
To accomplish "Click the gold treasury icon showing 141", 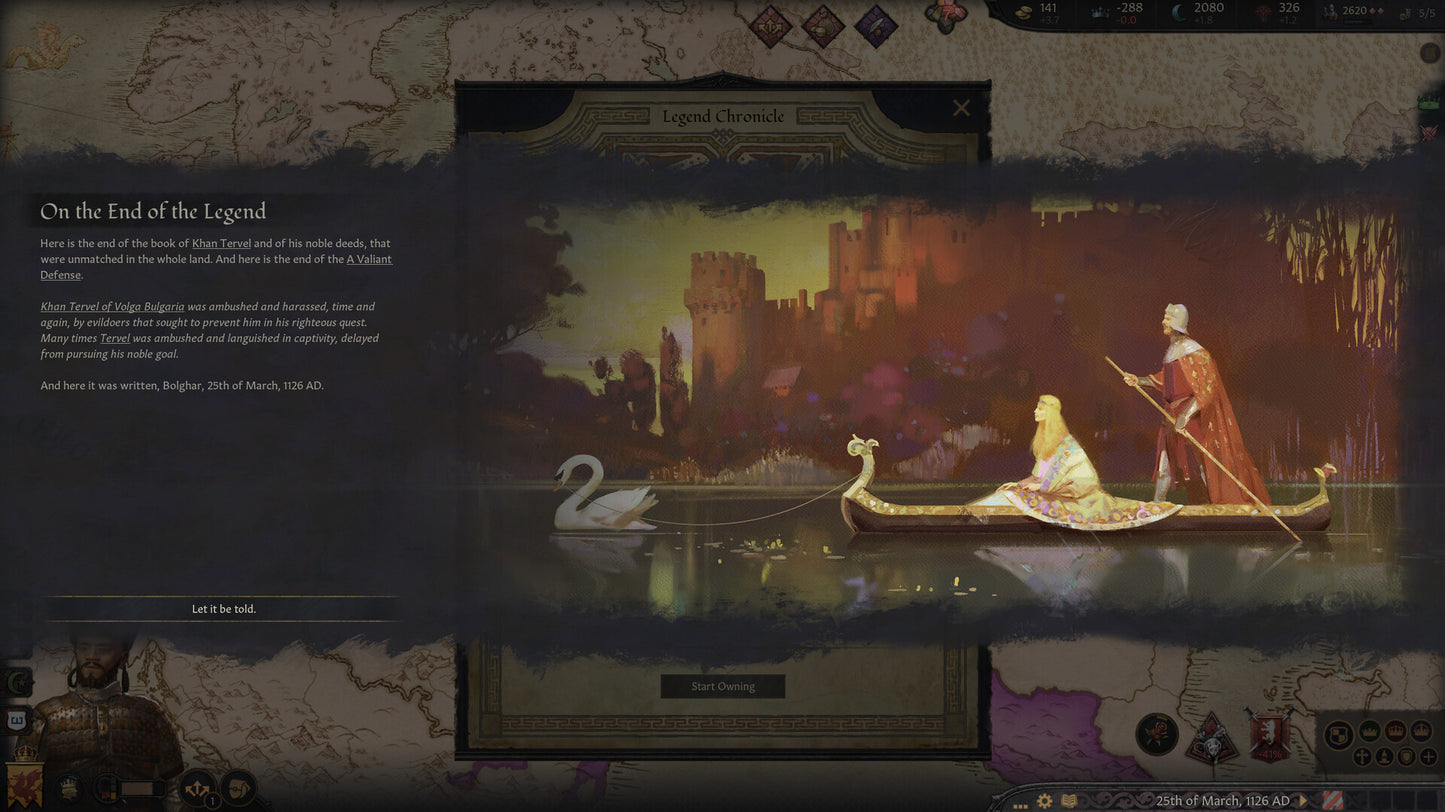I will [1025, 12].
